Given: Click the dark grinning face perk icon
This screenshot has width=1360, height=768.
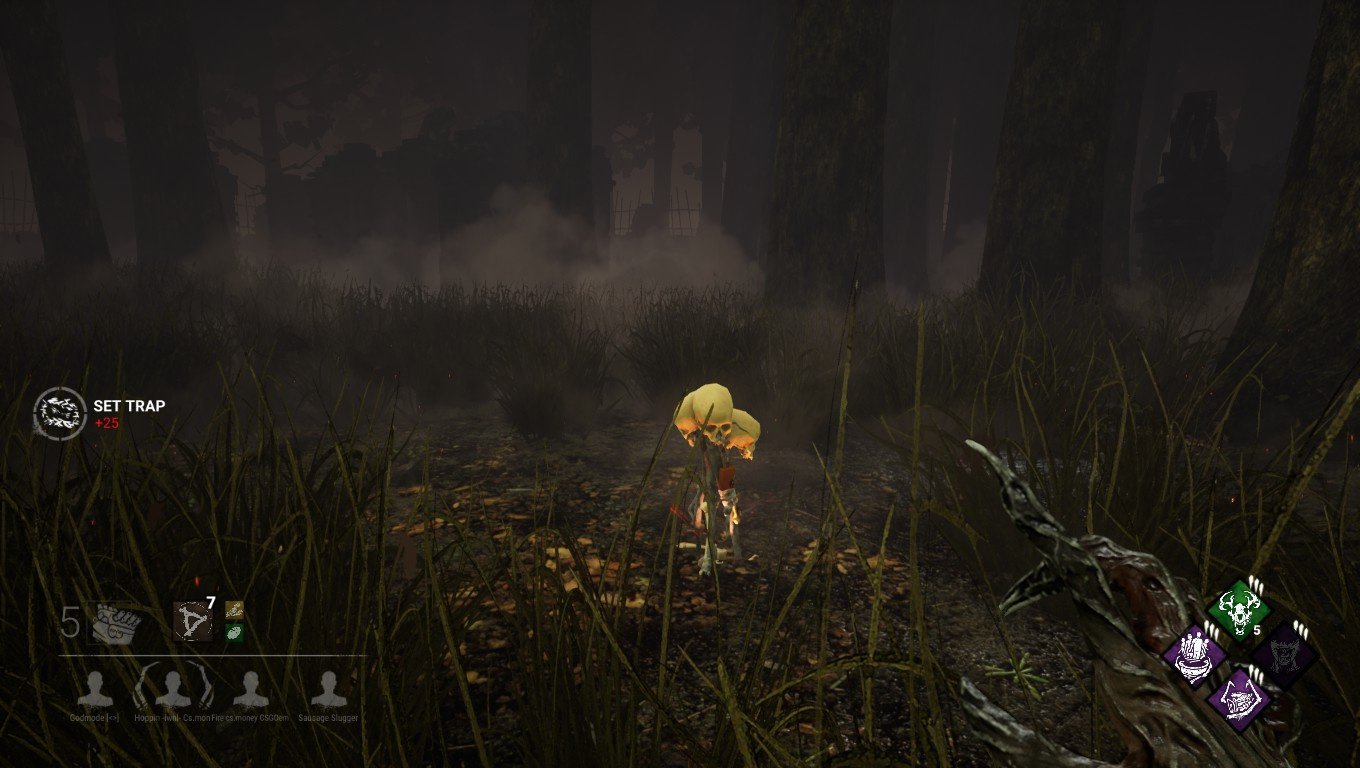Looking at the screenshot, I should (1285, 656).
